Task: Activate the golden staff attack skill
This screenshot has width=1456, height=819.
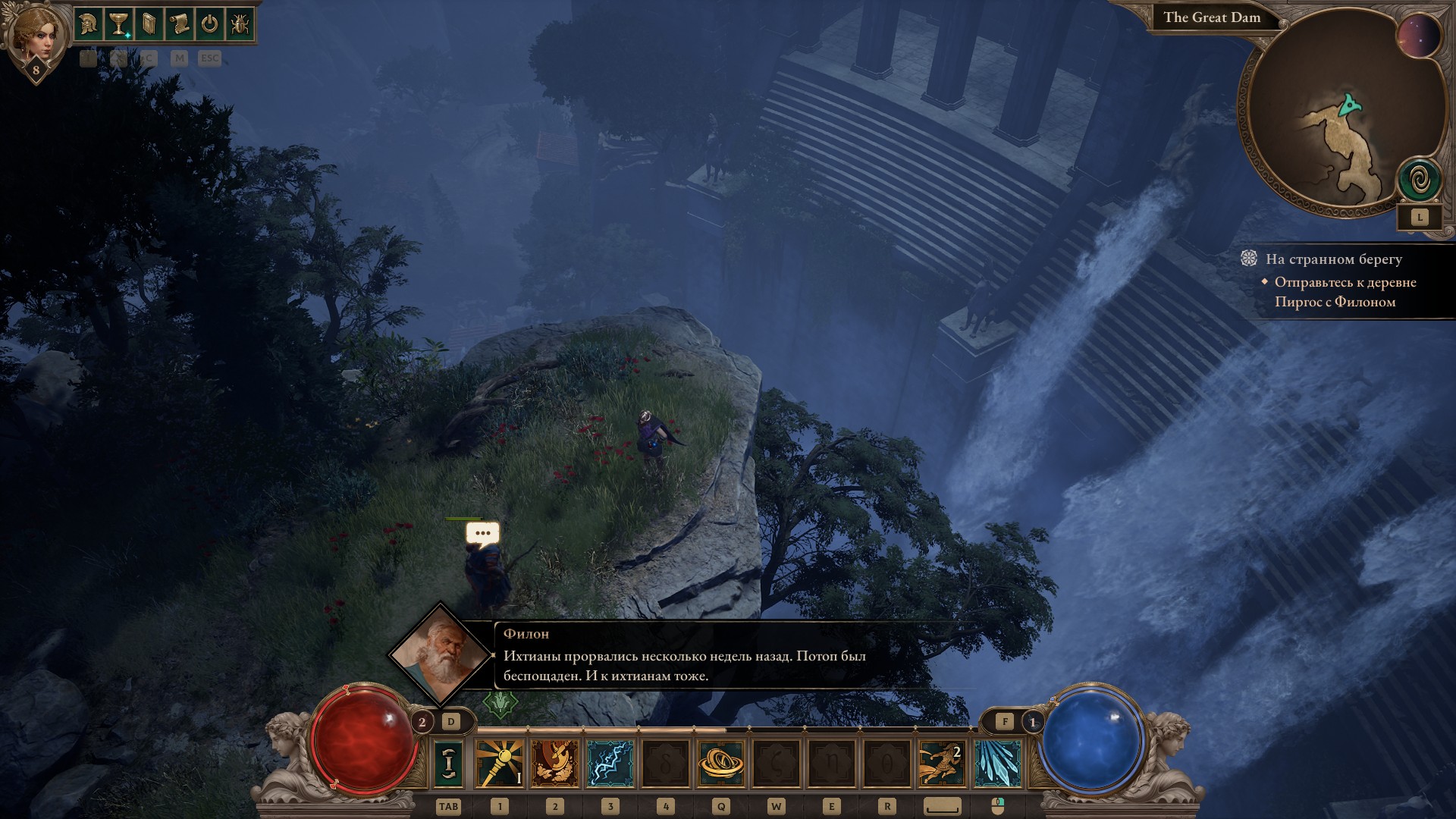Action: coord(500,763)
